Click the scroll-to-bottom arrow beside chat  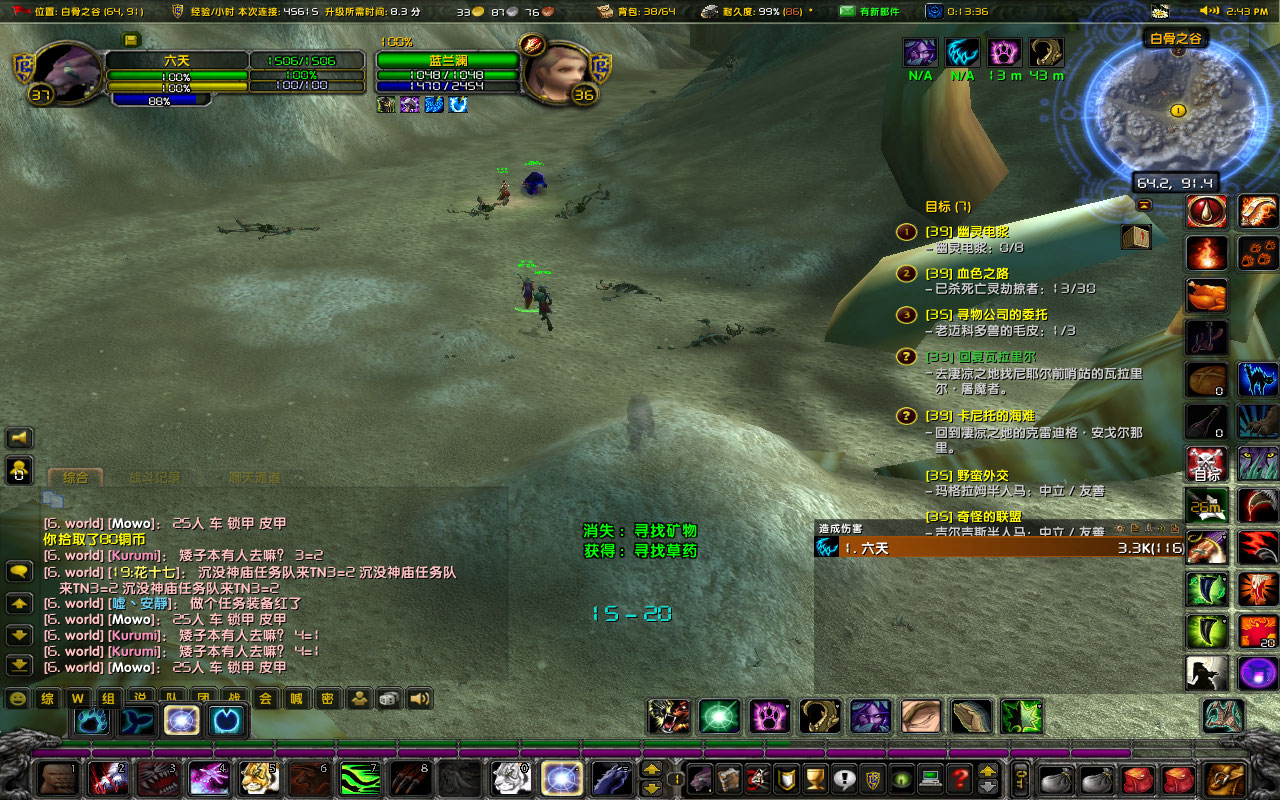click(x=20, y=665)
